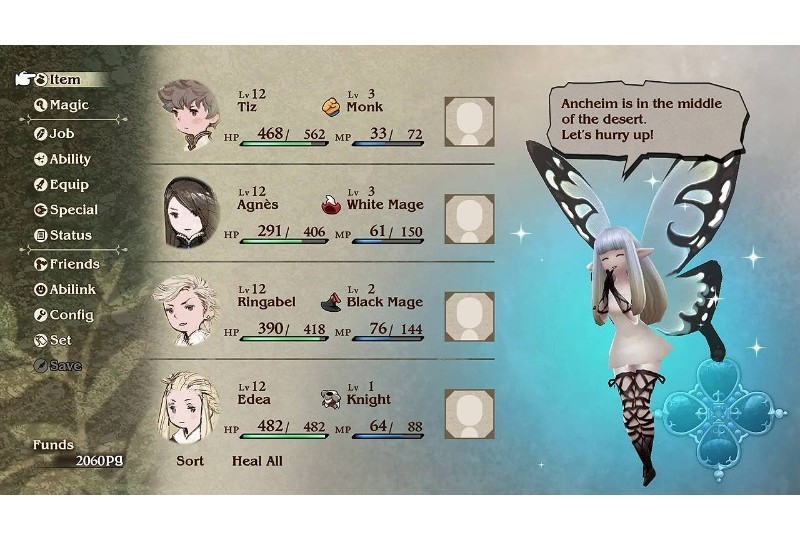Open the Status screen
The width and height of the screenshot is (800, 540).
(69, 235)
